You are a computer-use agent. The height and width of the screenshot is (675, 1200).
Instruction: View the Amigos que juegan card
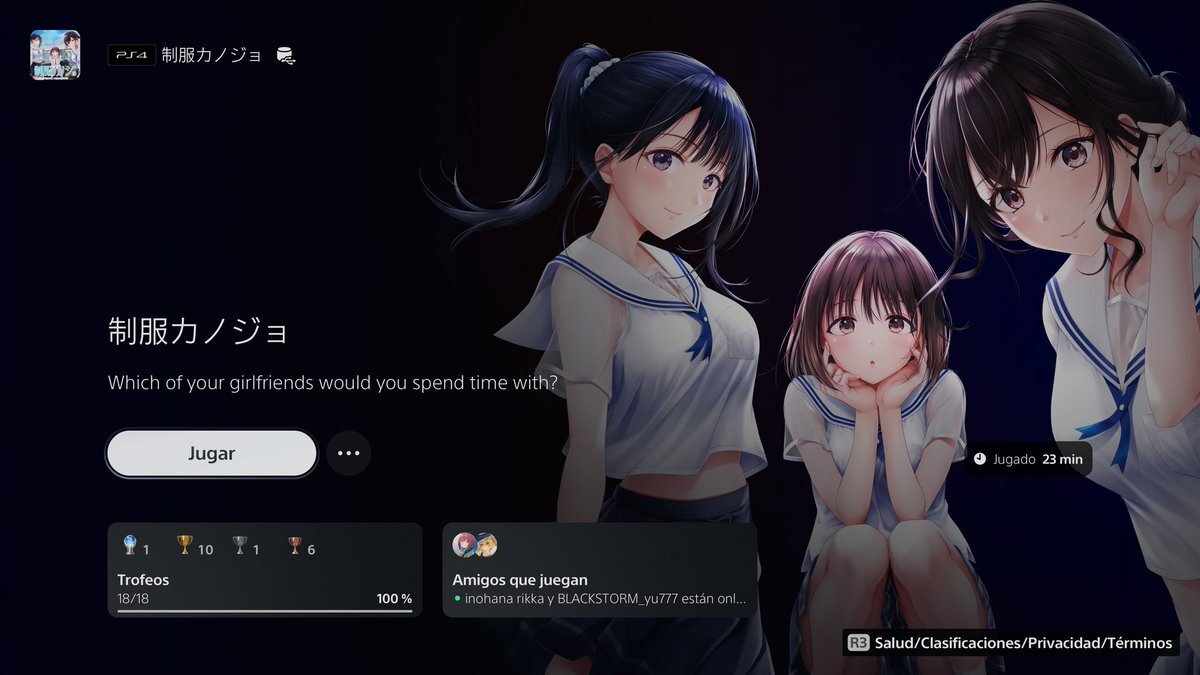(599, 570)
